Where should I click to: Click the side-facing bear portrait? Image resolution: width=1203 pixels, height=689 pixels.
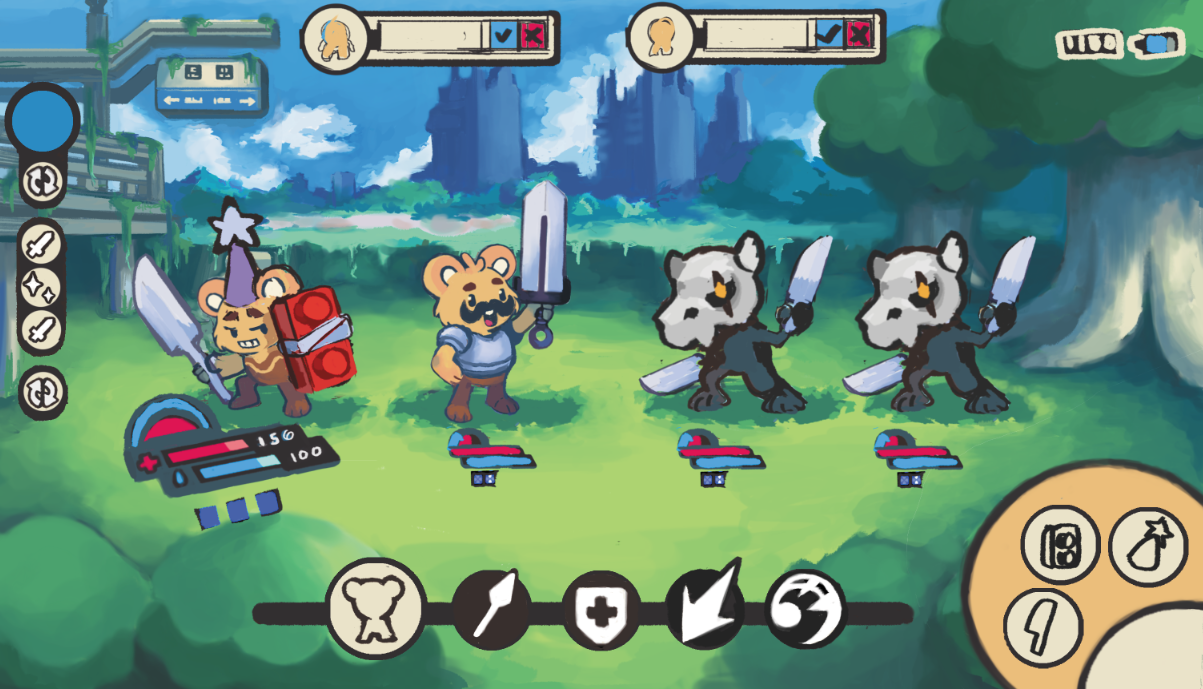pos(659,36)
